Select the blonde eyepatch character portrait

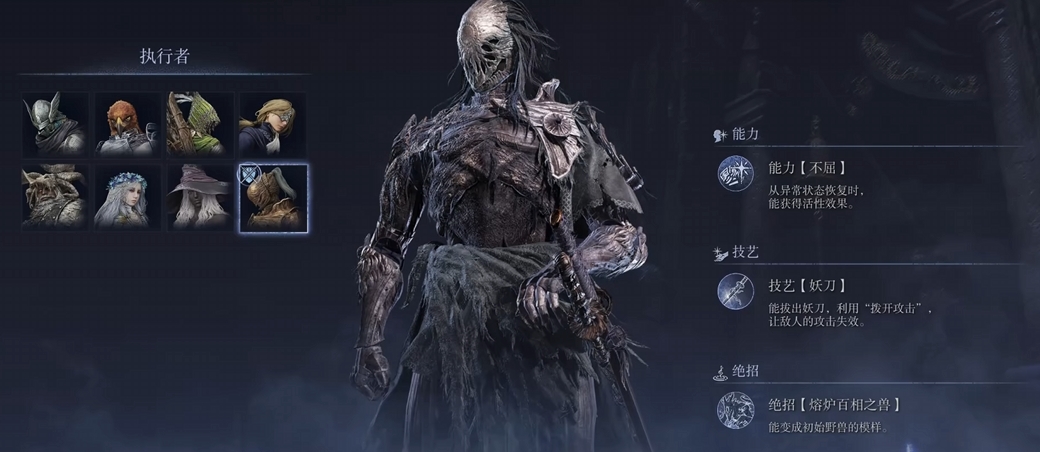coord(272,125)
